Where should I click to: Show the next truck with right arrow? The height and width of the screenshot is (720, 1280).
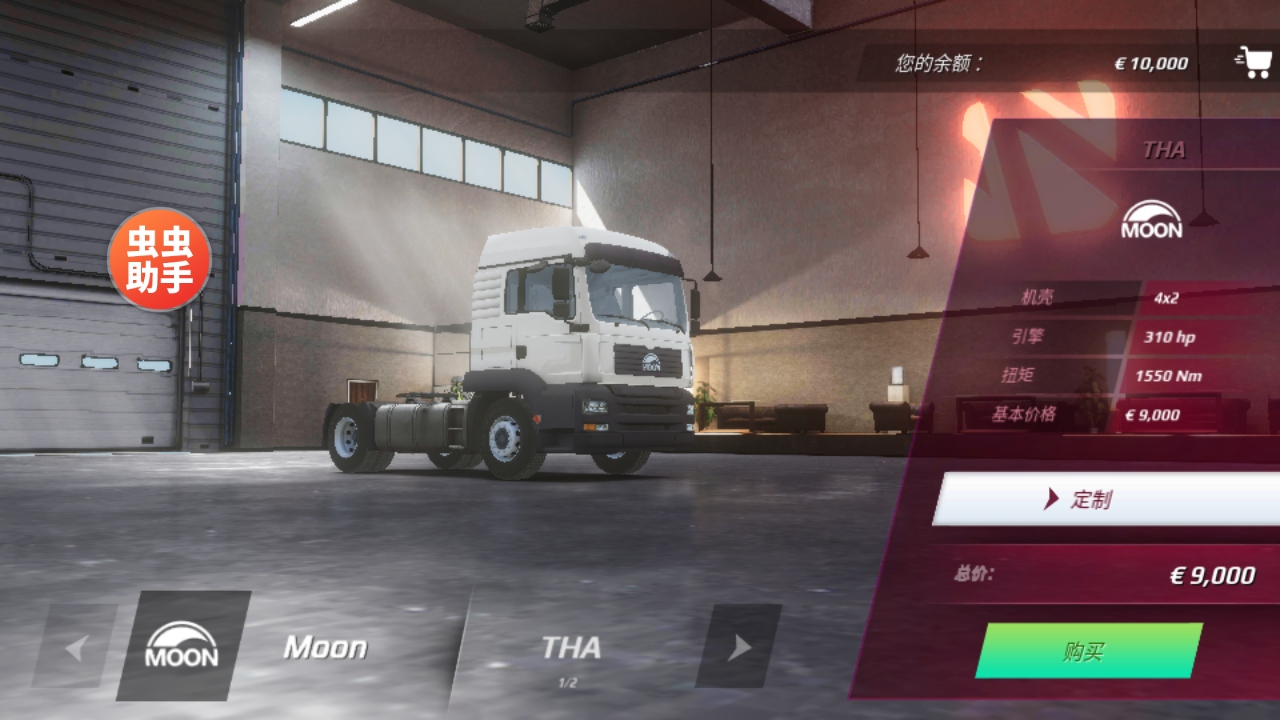click(738, 647)
